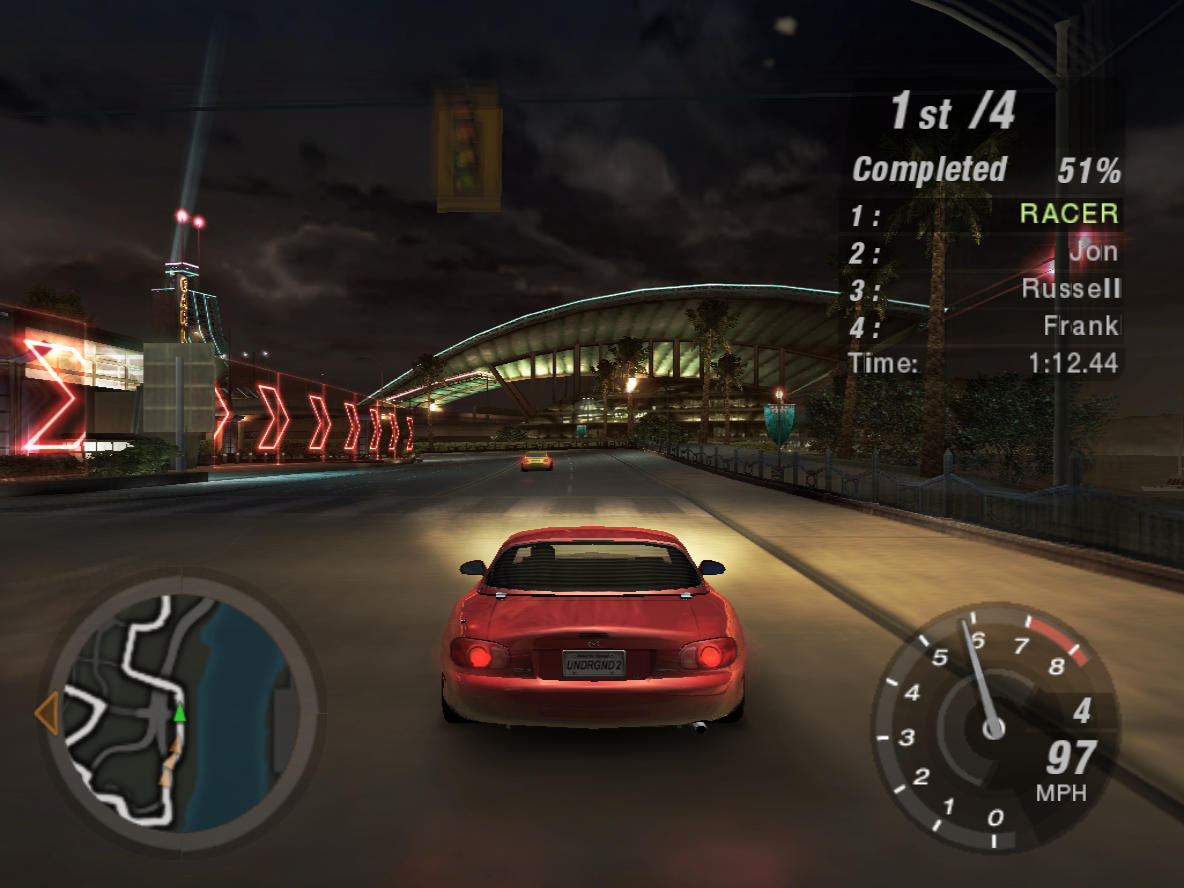The image size is (1184, 888).
Task: Select the green player arrow on minimap
Action: (x=180, y=713)
